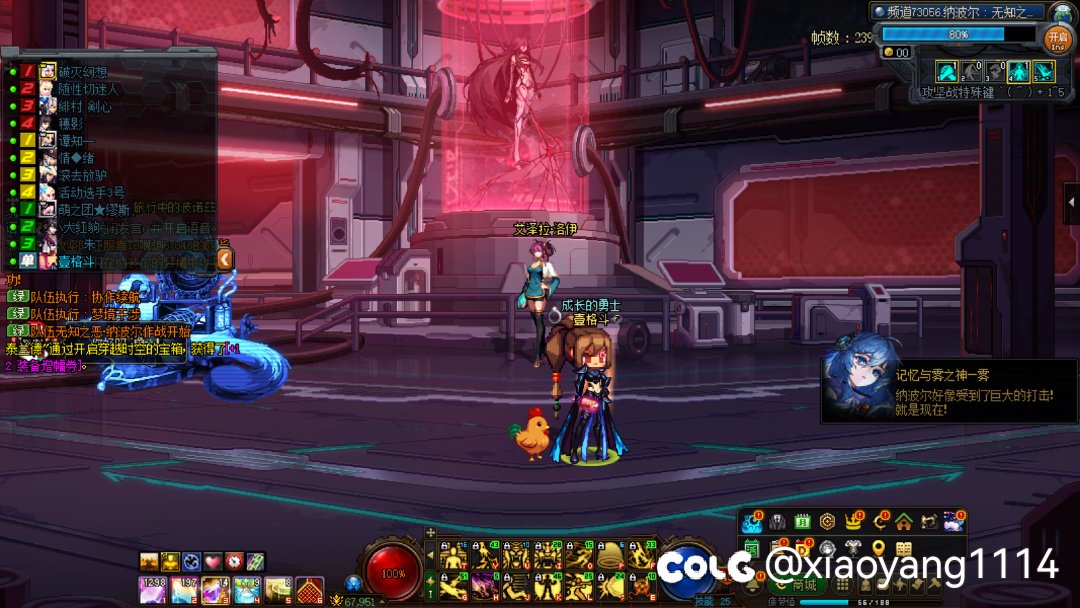
Task: Use the consumable slot showing 197
Action: pyautogui.click(x=184, y=590)
